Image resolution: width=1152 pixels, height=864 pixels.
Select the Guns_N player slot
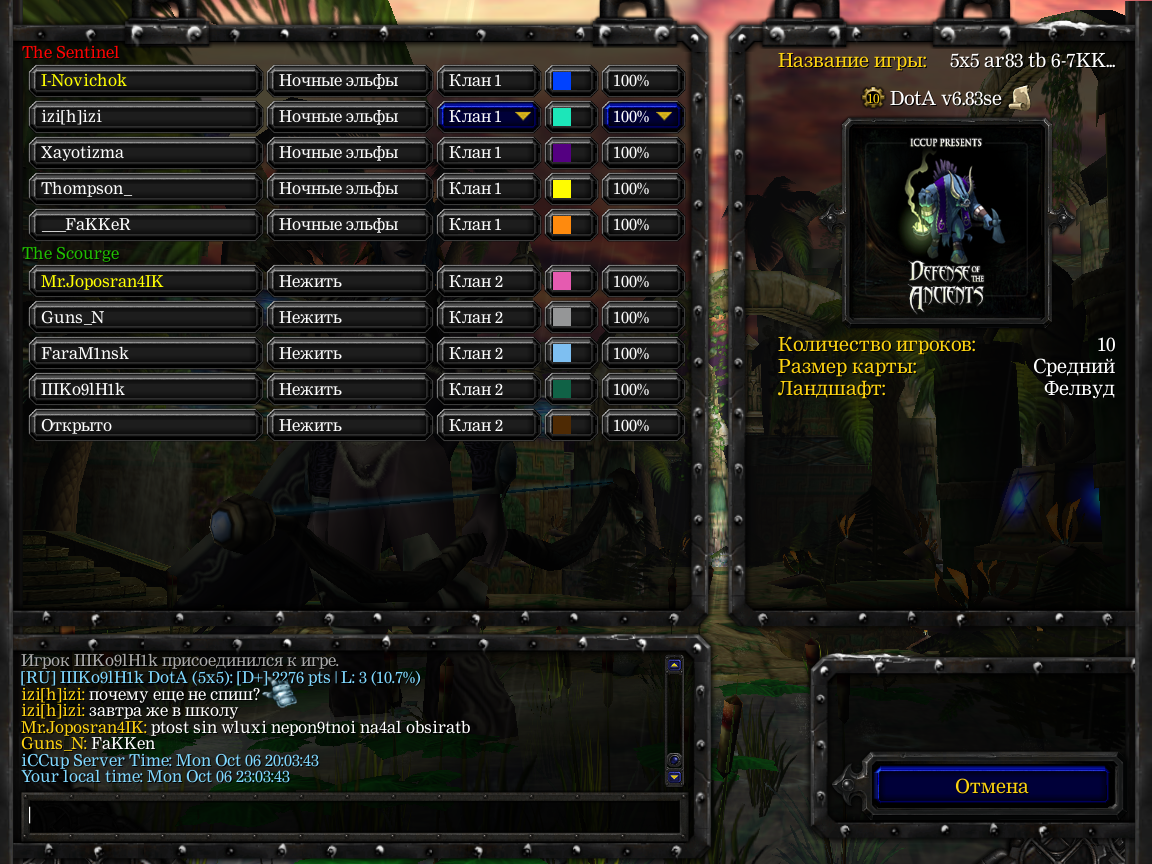145,318
